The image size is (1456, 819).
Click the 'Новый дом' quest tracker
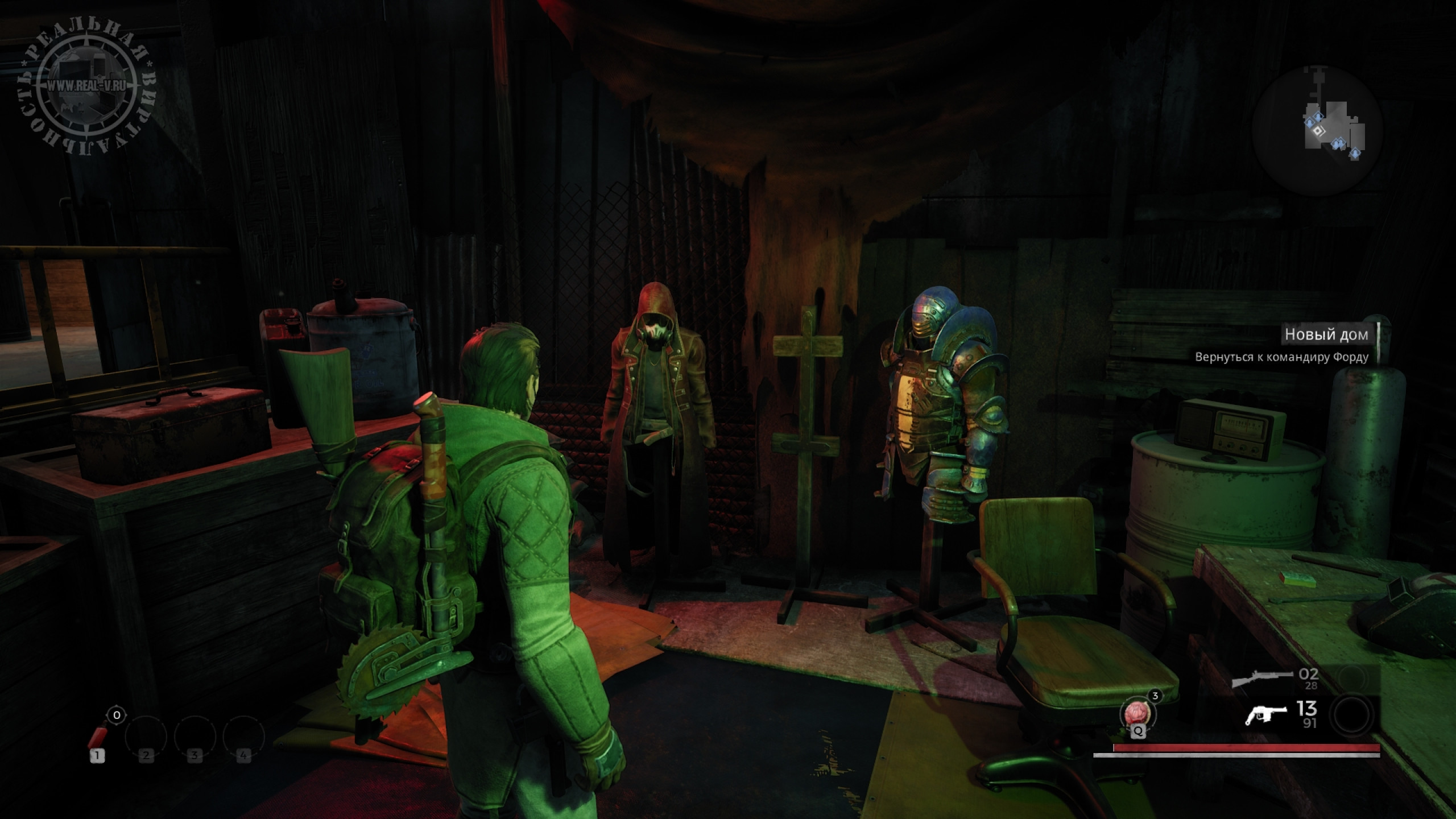pos(1326,334)
